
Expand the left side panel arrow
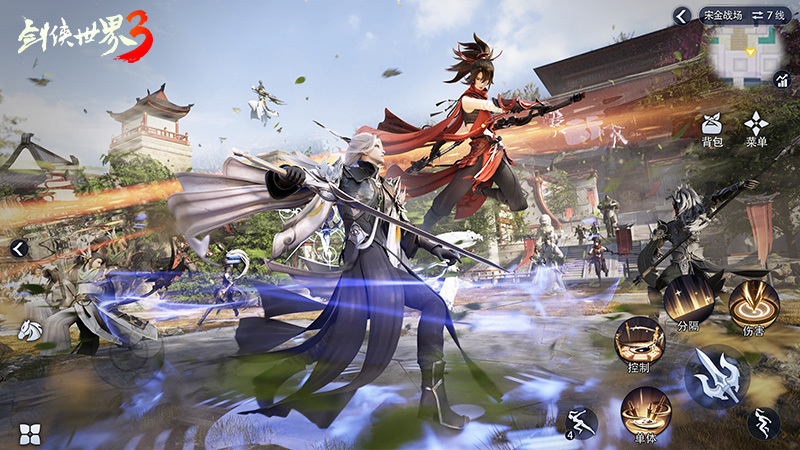click(17, 248)
